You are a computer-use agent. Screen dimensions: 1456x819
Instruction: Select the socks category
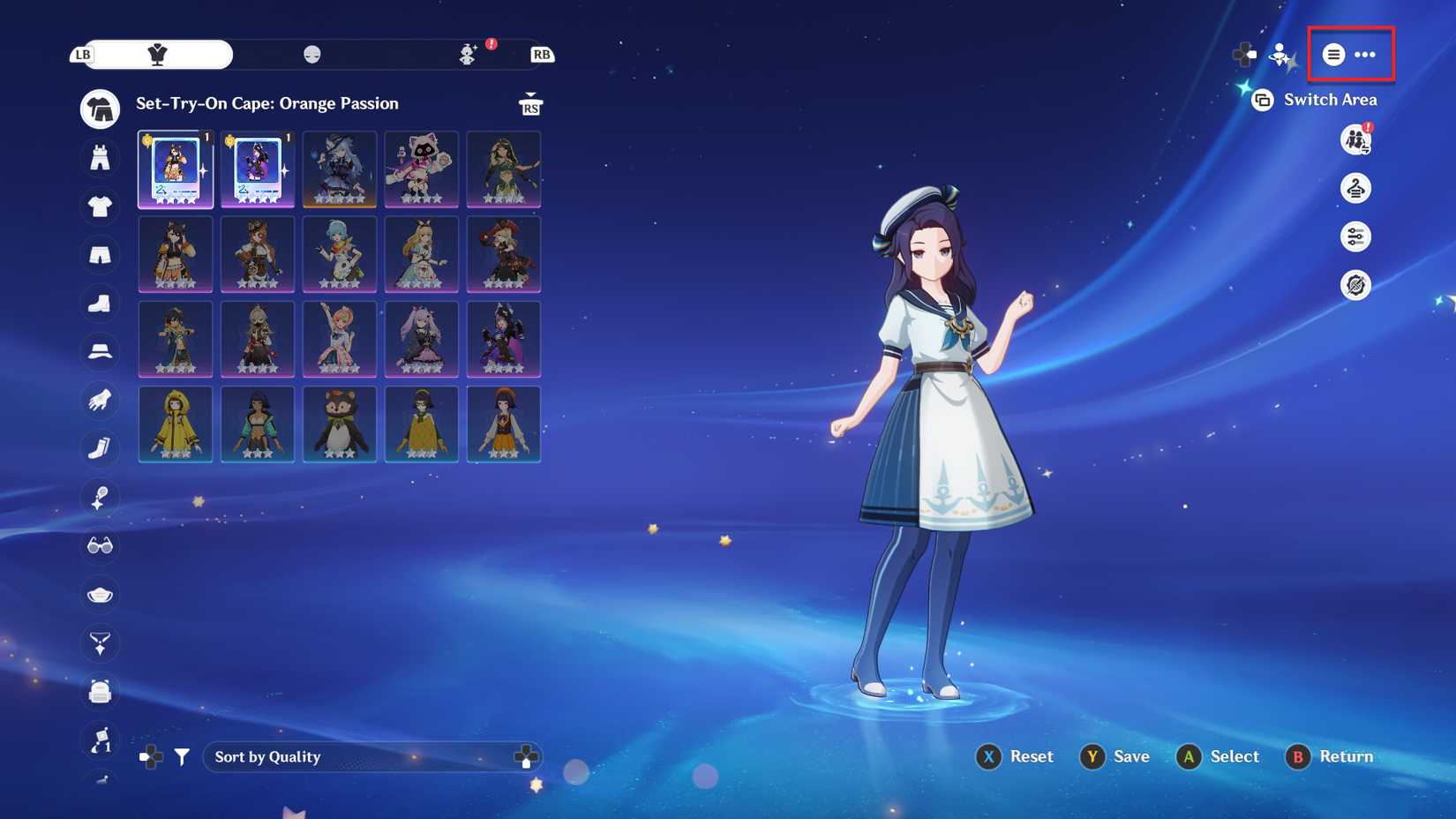point(101,448)
